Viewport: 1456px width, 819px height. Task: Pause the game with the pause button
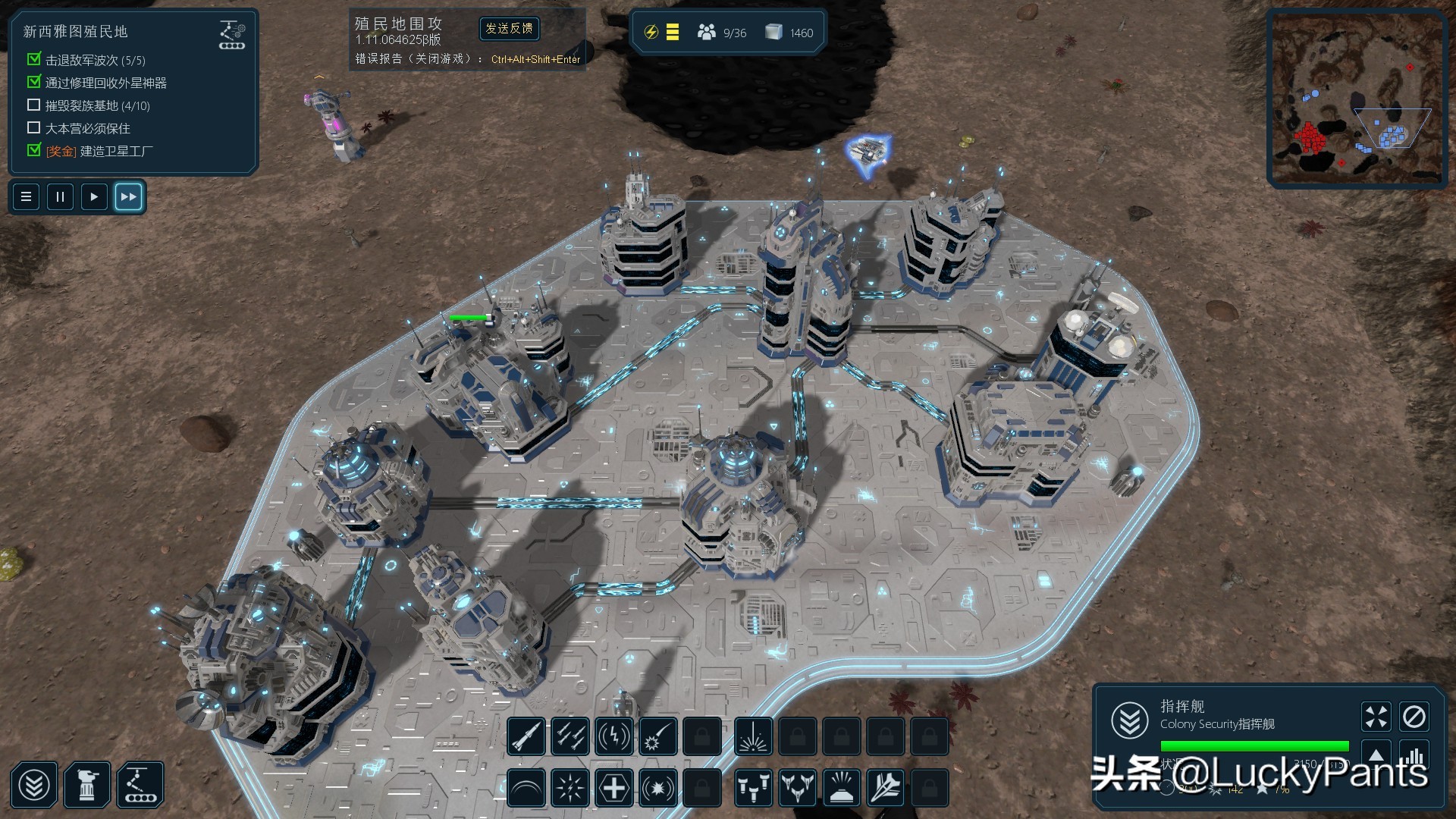coord(60,197)
